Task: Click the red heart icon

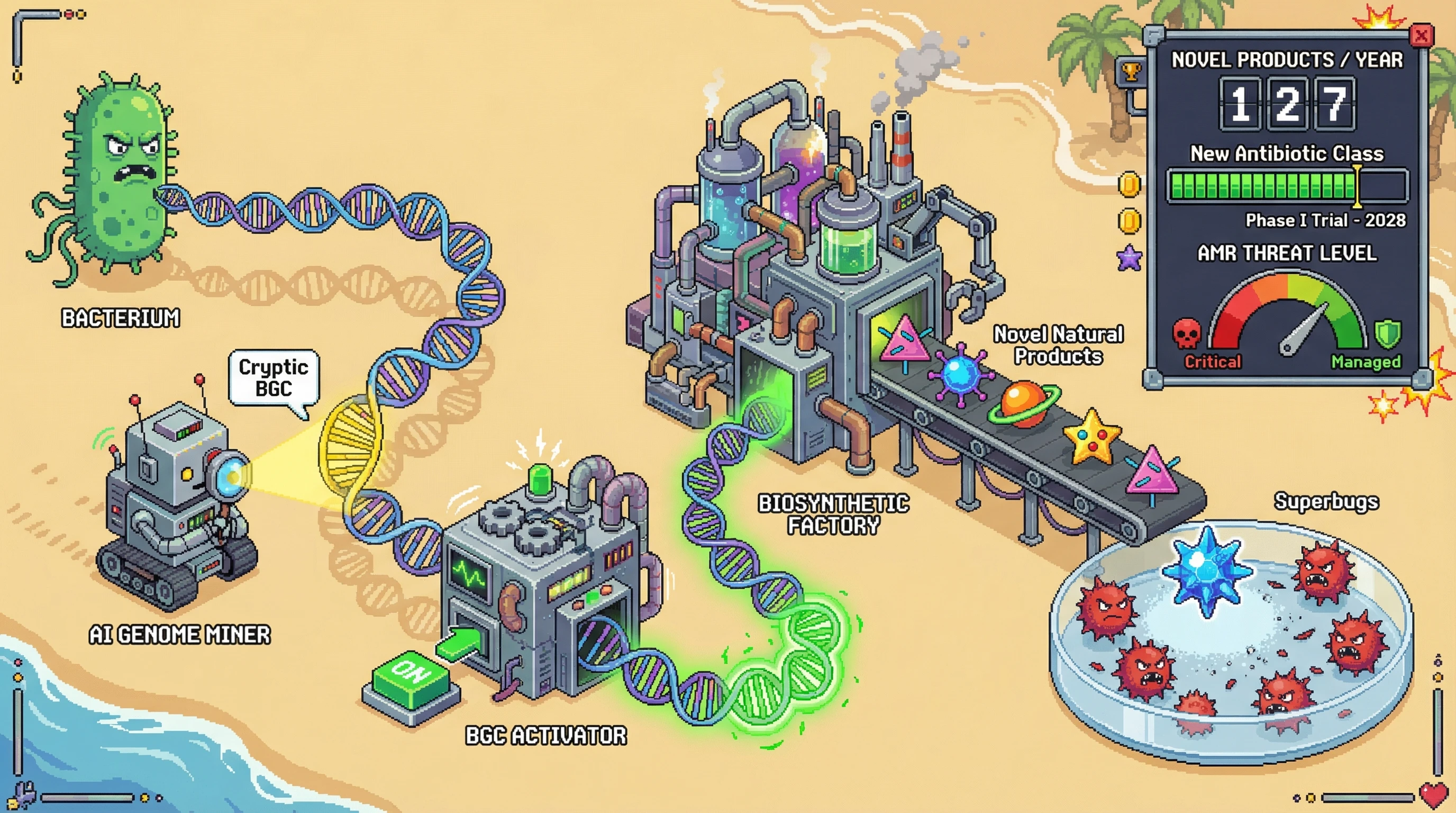Action: tap(1434, 796)
